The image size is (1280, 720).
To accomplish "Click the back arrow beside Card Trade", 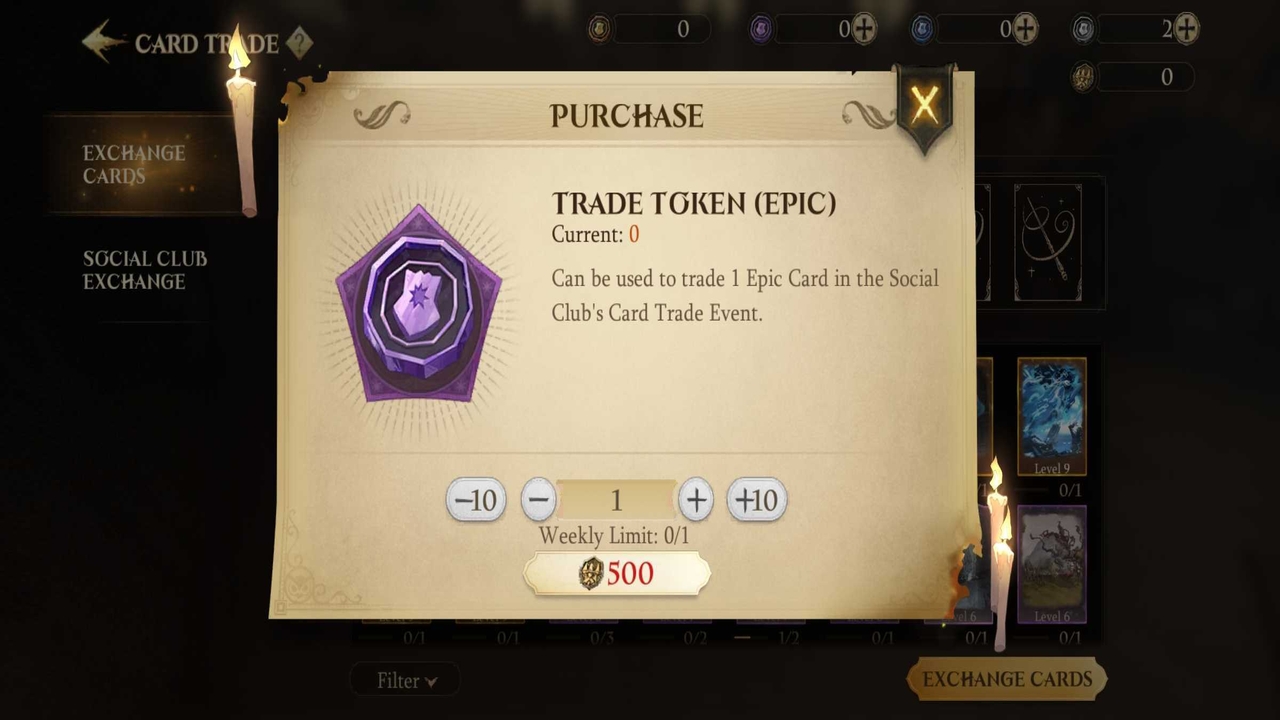I will click(x=100, y=40).
